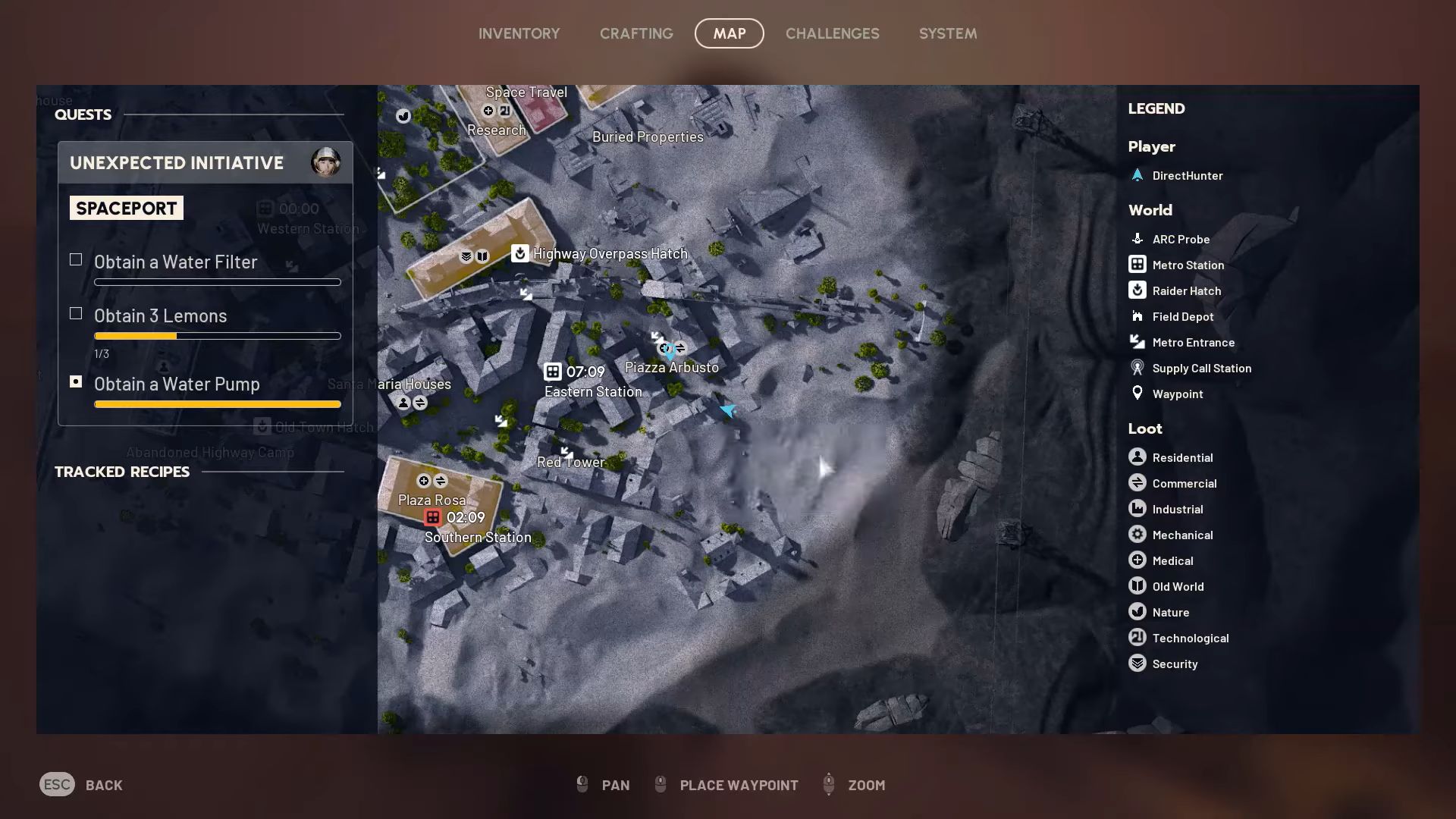Click the Highway Overpass Hatch icon on map
Viewport: 1456px width, 819px height.
(x=519, y=253)
